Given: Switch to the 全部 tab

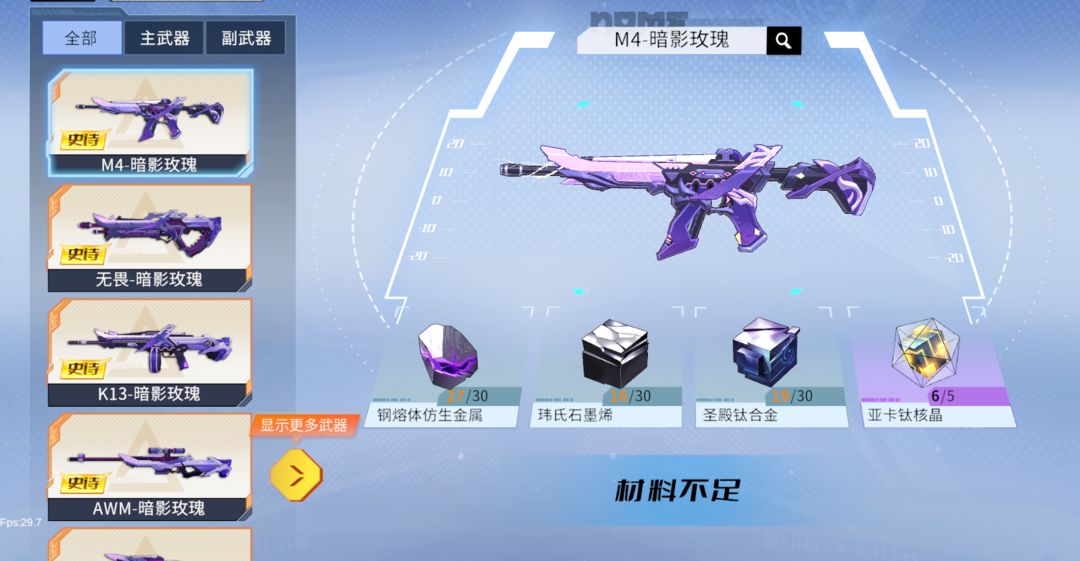Looking at the screenshot, I should (82, 38).
